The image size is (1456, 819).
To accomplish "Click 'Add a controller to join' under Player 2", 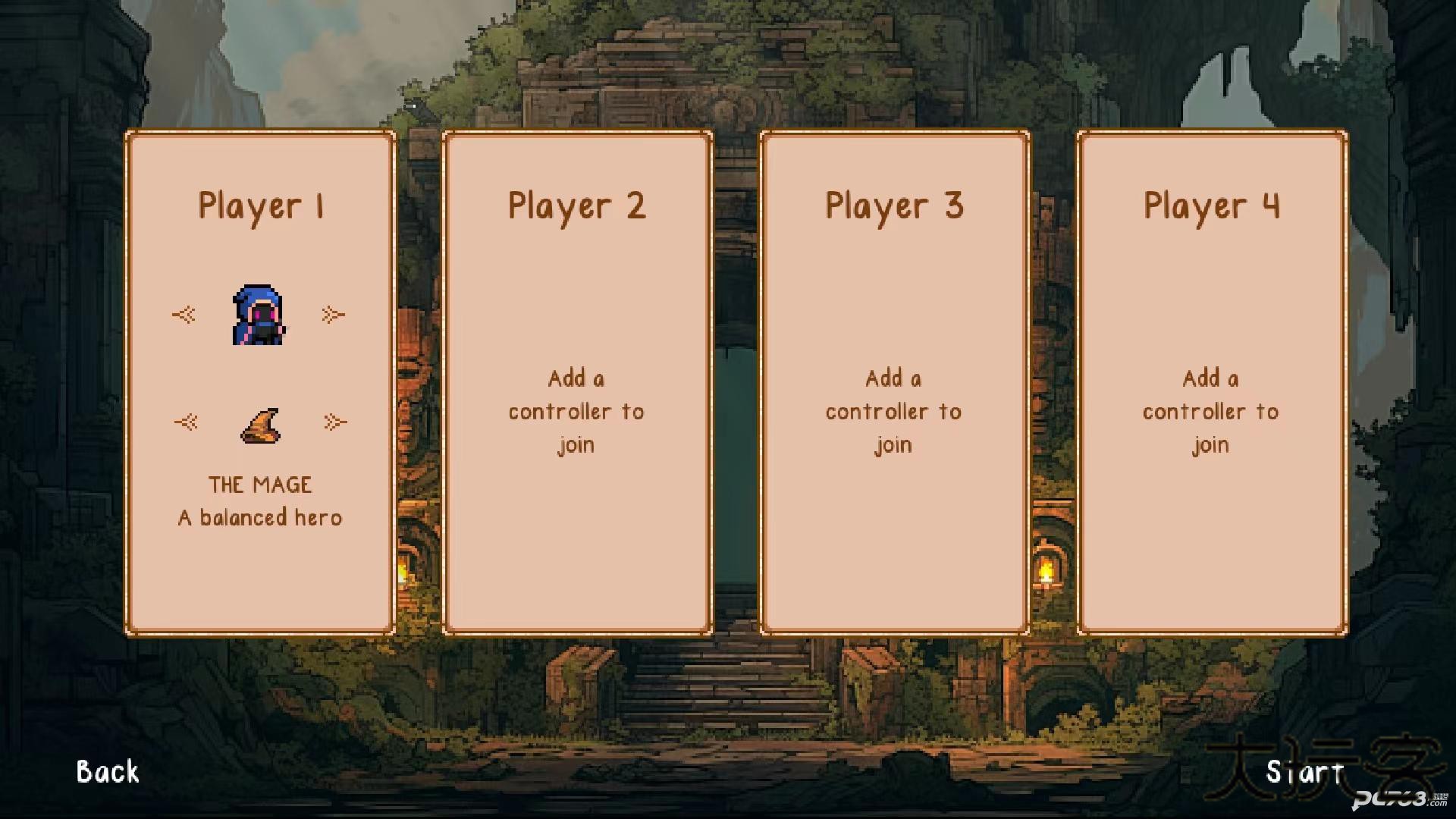I will point(576,411).
